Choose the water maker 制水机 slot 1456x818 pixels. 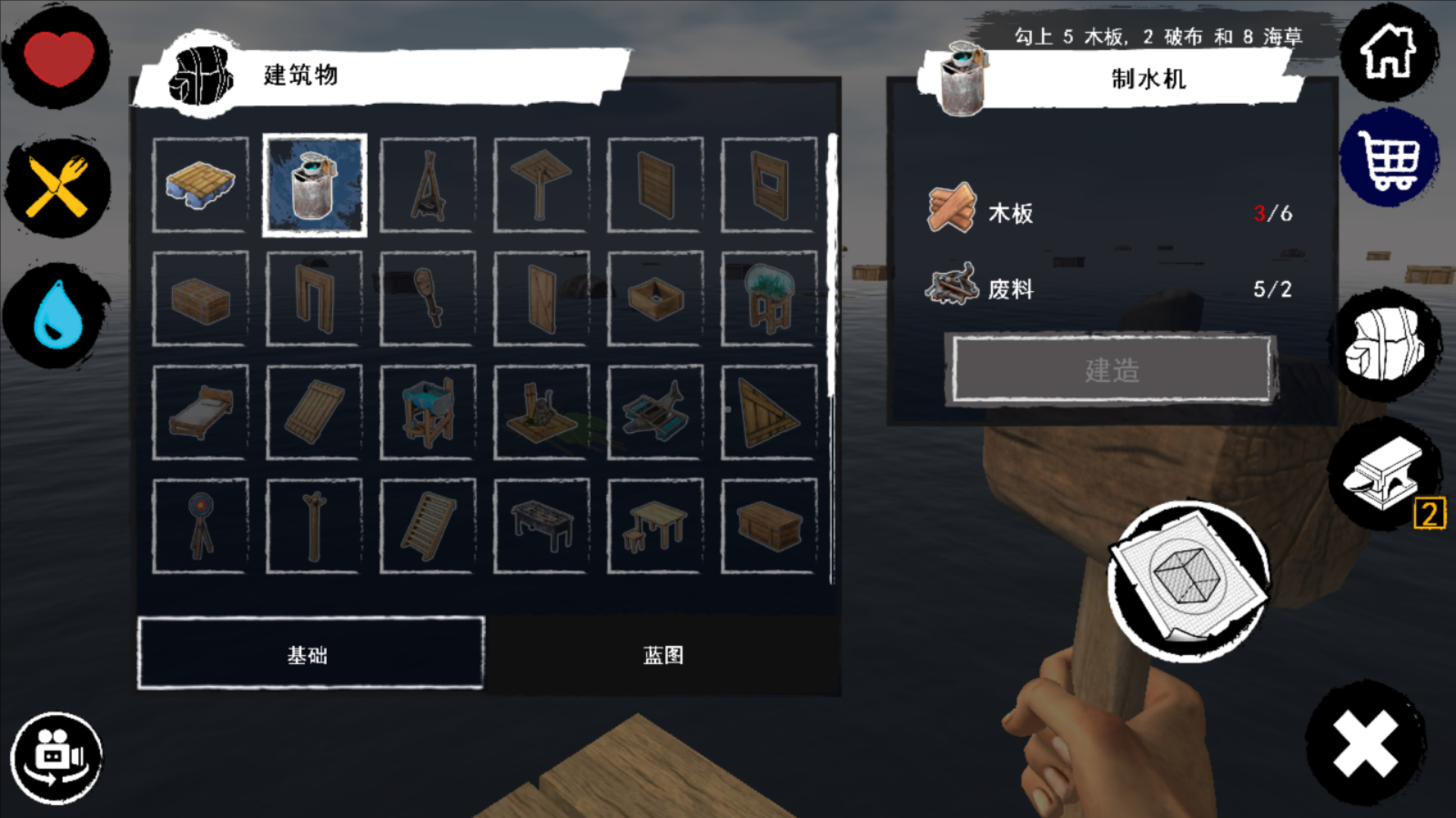point(314,185)
